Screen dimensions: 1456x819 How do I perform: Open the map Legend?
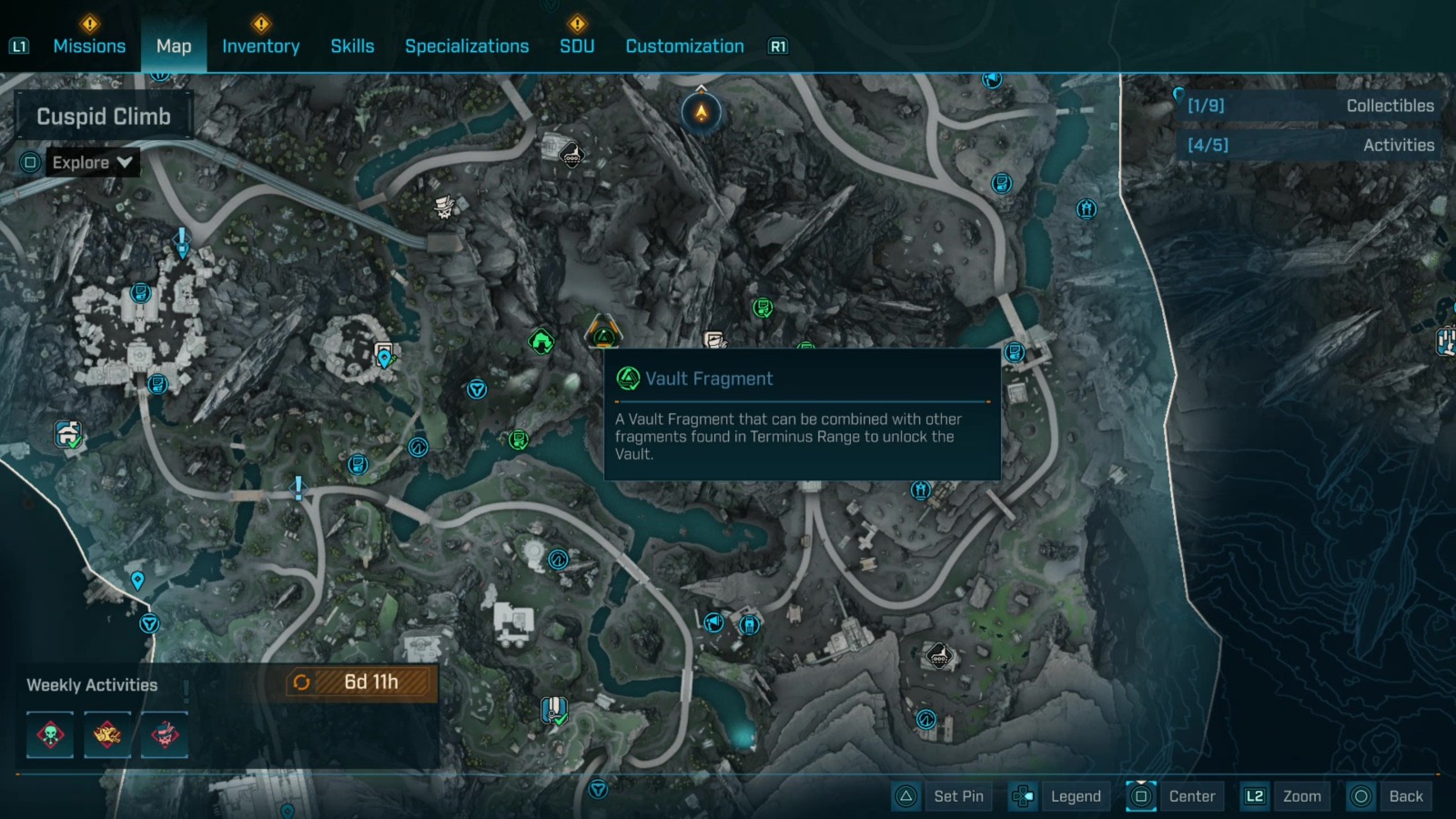(1074, 796)
